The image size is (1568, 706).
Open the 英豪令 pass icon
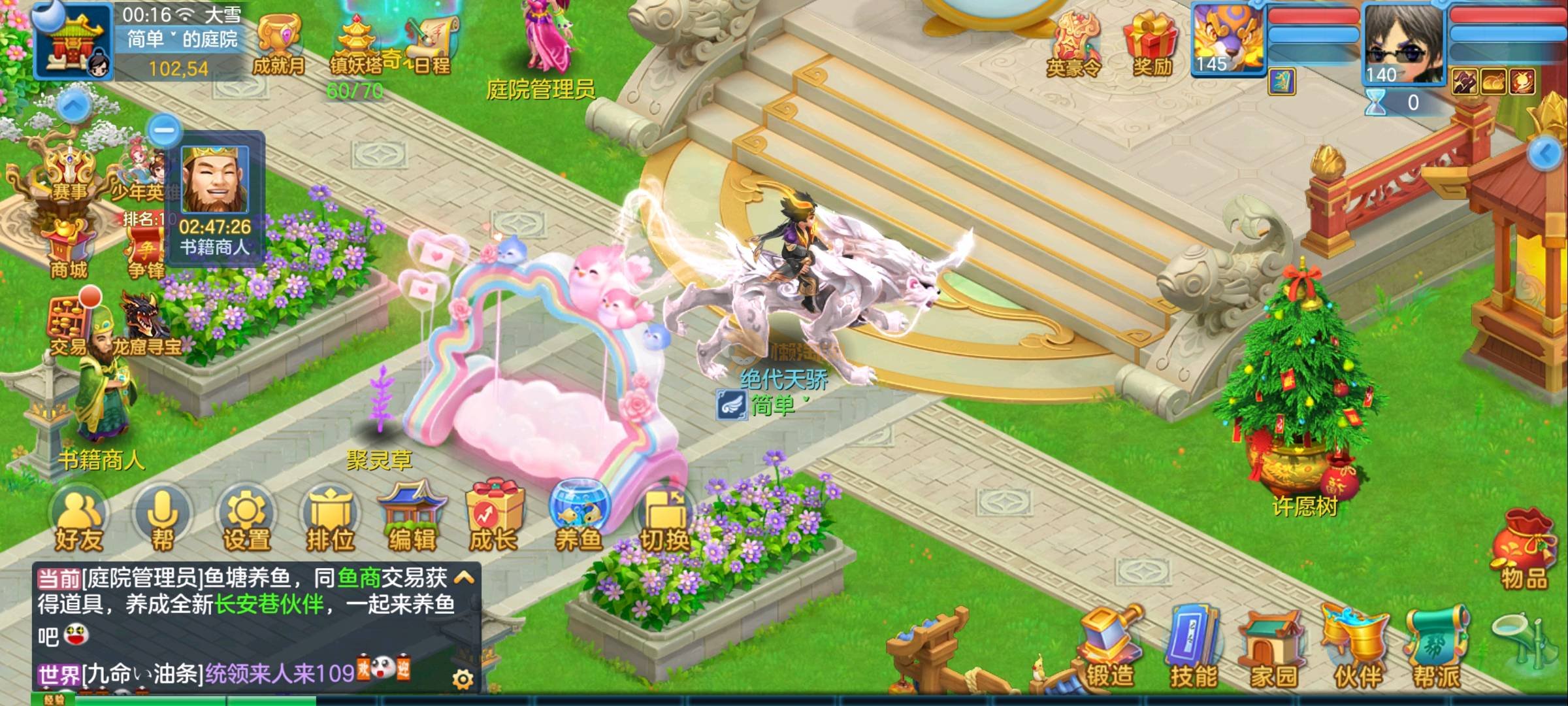[x=1074, y=43]
